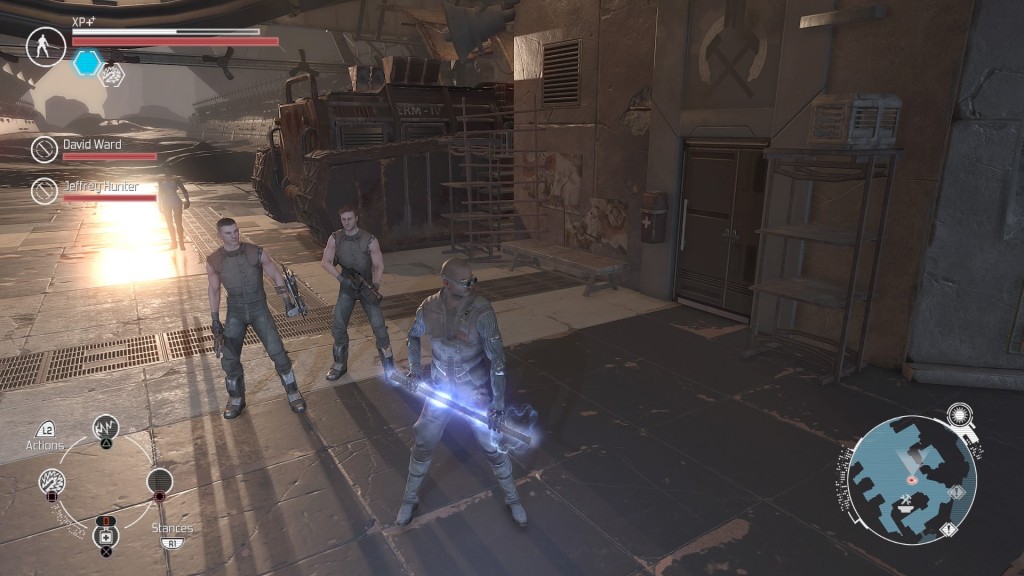Select Jeffrey Hunter's companion icon
The width and height of the screenshot is (1024, 576).
tap(44, 190)
